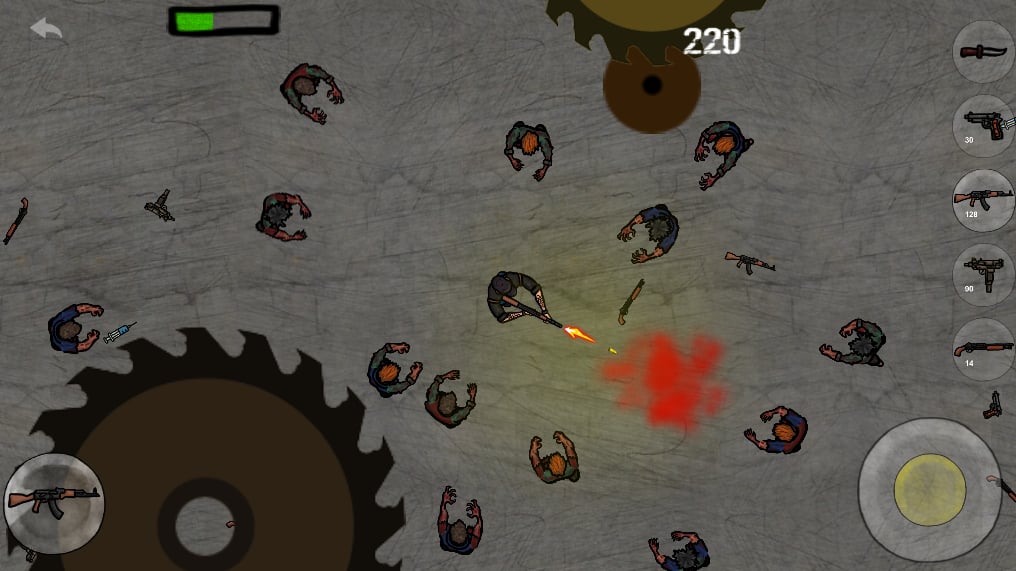1016x571 pixels.
Task: Tap the back arrow button
Action: [x=46, y=28]
